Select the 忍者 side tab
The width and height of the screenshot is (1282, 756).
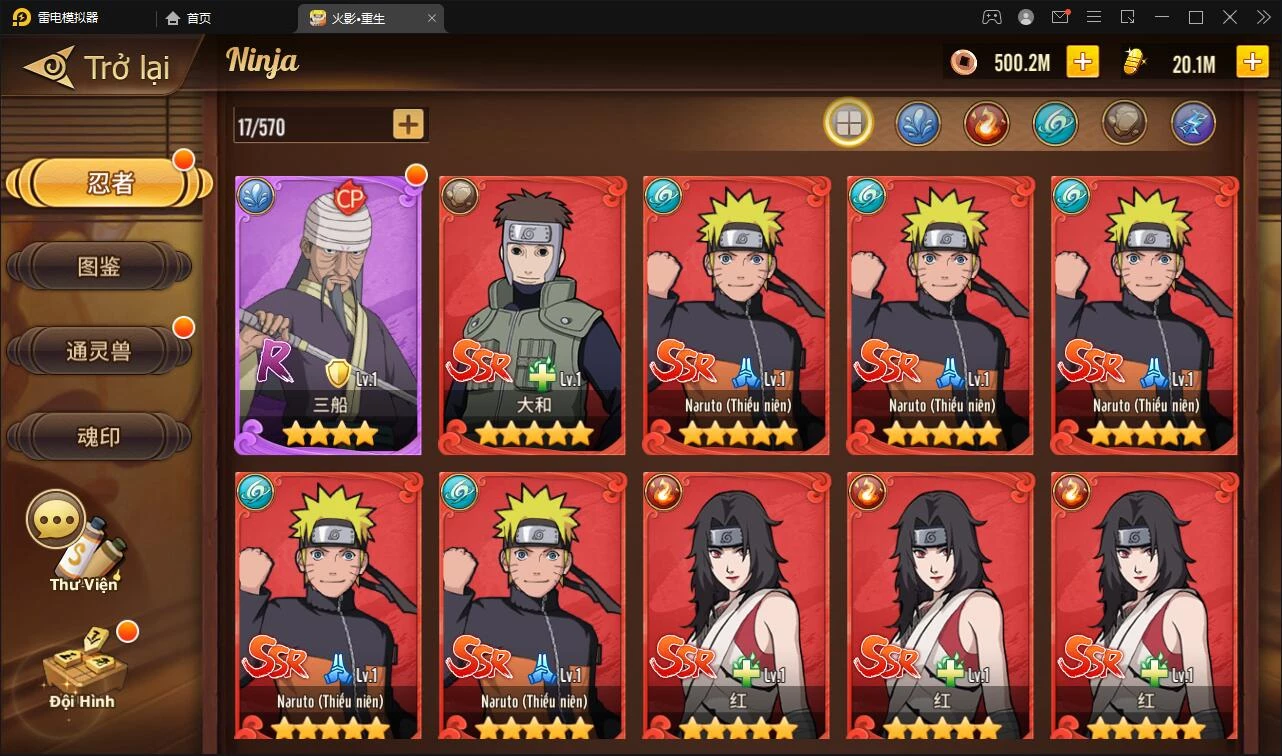click(109, 184)
